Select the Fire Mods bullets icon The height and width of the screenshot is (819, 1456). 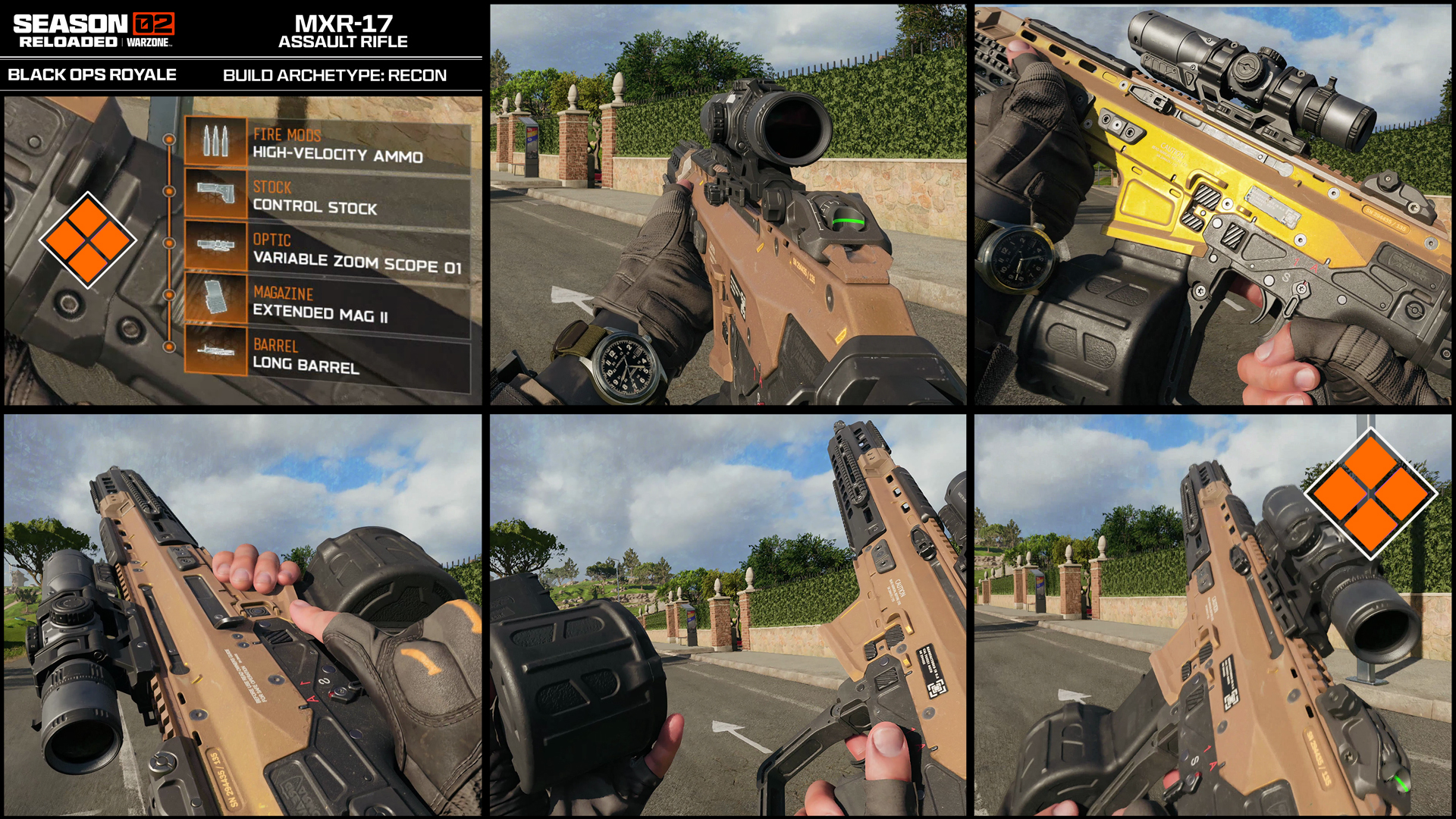click(x=218, y=140)
